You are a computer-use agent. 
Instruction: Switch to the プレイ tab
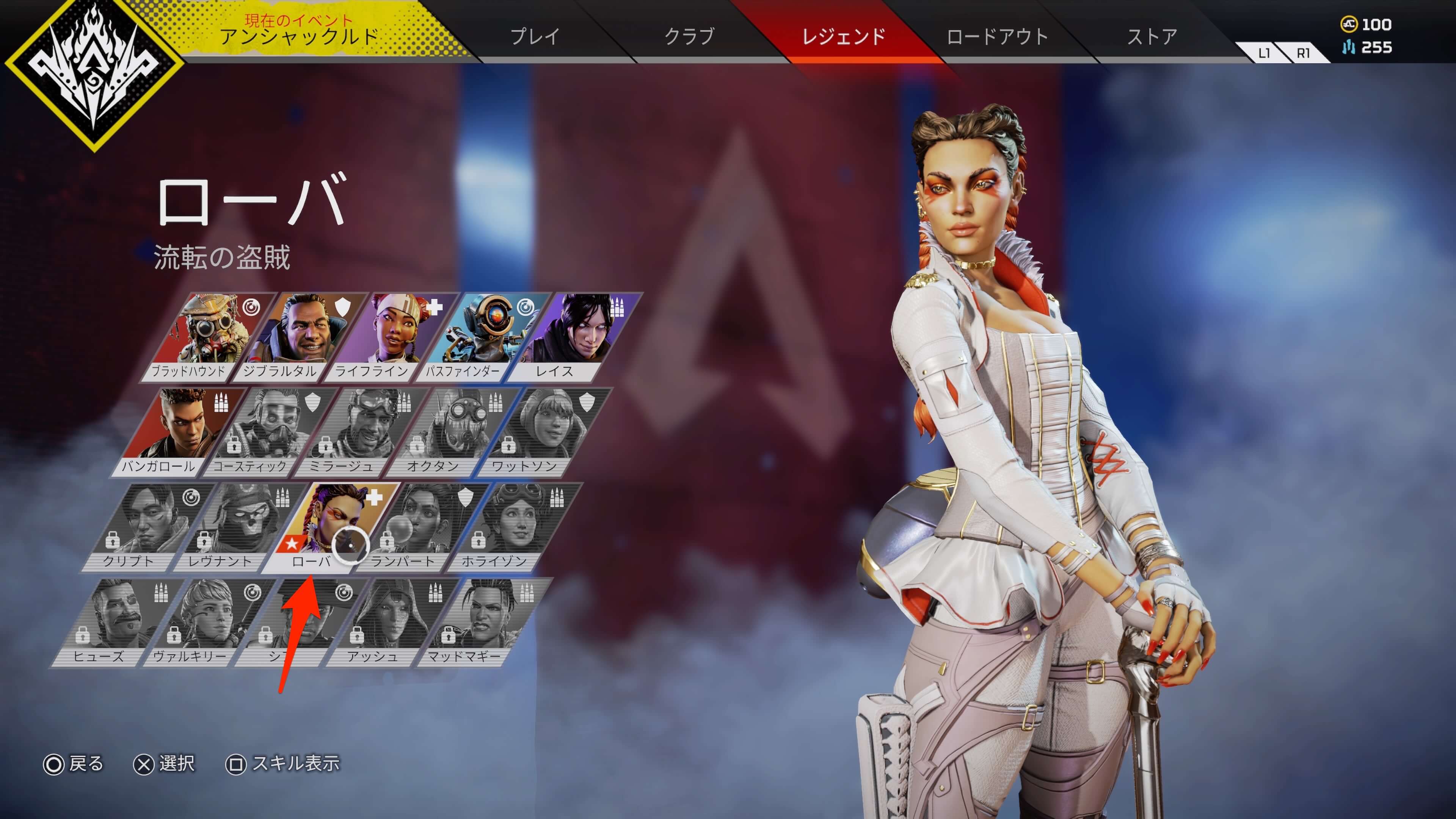535,37
